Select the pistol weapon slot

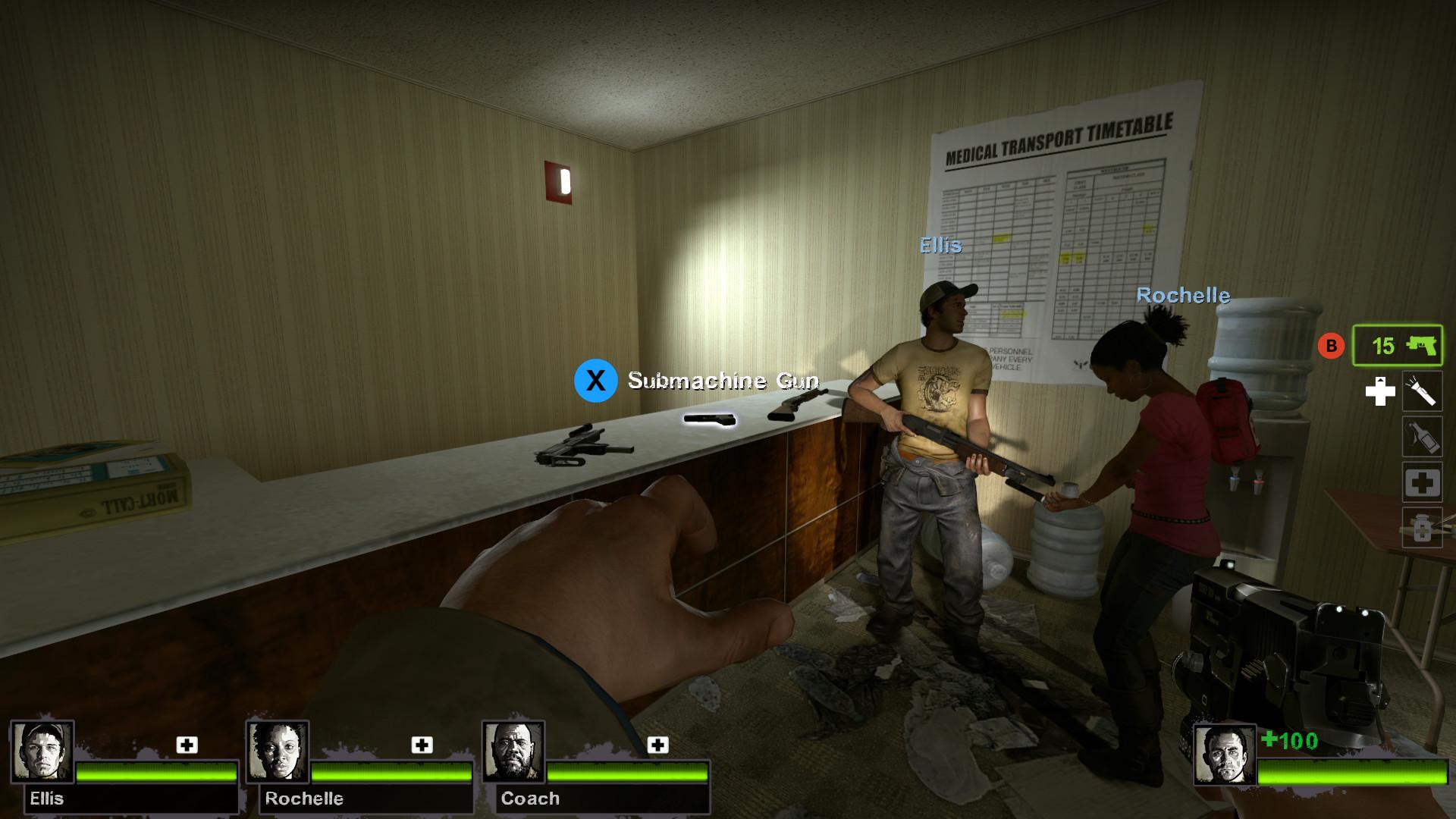click(1397, 346)
